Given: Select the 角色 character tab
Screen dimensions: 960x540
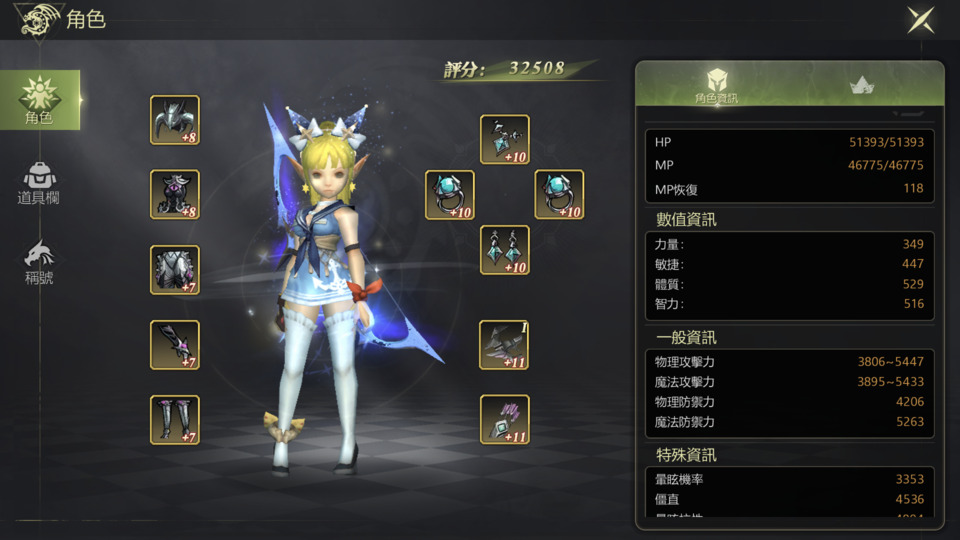Looking at the screenshot, I should tap(40, 100).
